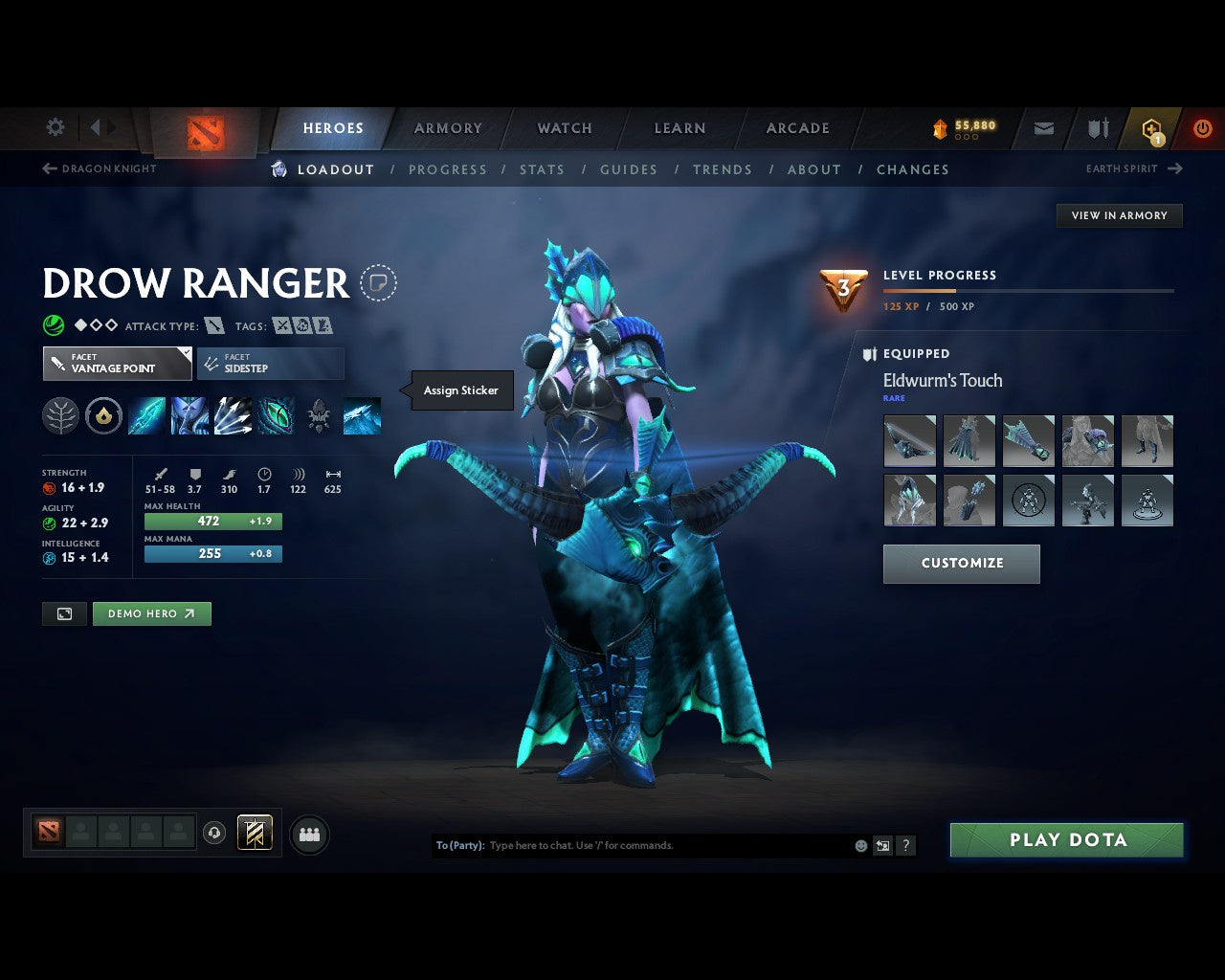Open the Gust ability icon
Screen dimensions: 1225x980
coord(189,414)
